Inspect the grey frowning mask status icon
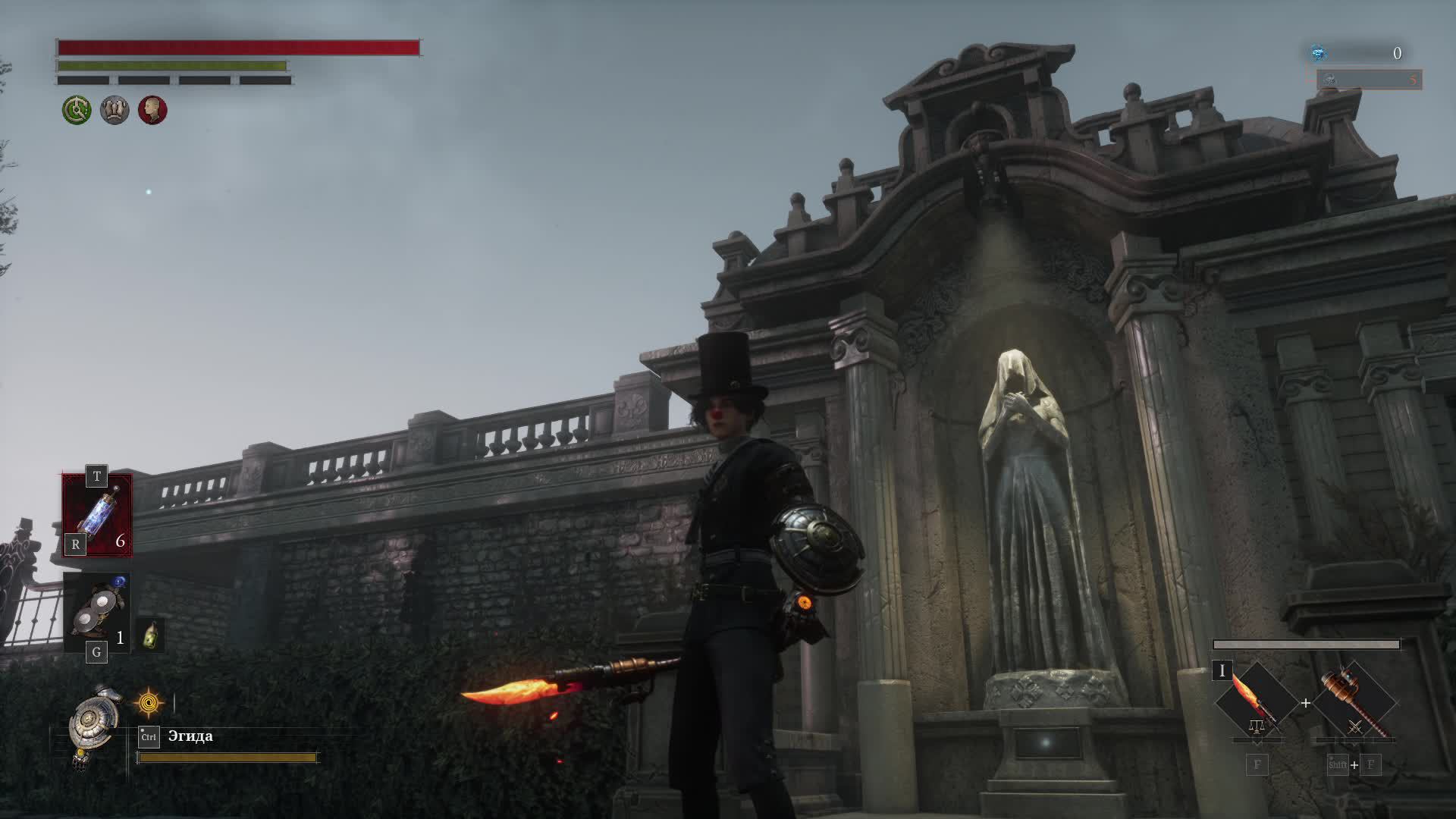Image resolution: width=1456 pixels, height=819 pixels. 115,111
